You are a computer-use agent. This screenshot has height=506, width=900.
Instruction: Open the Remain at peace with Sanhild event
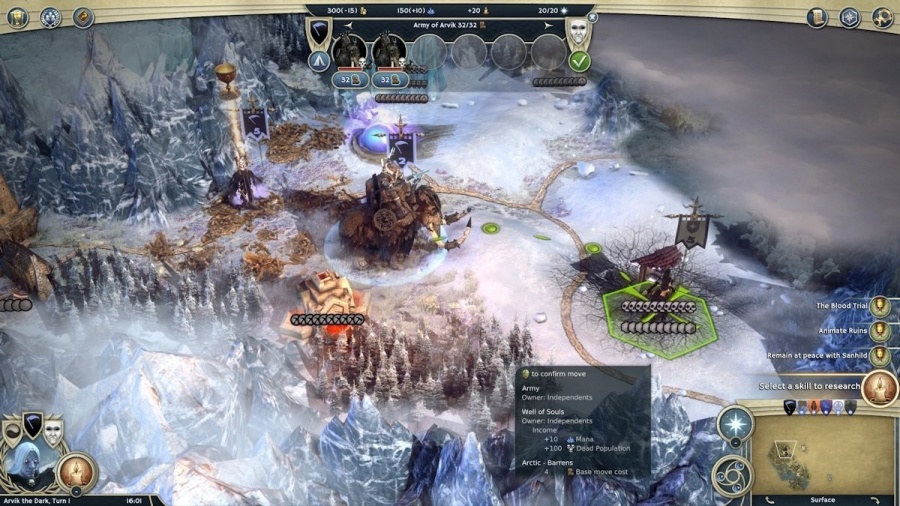tap(879, 355)
